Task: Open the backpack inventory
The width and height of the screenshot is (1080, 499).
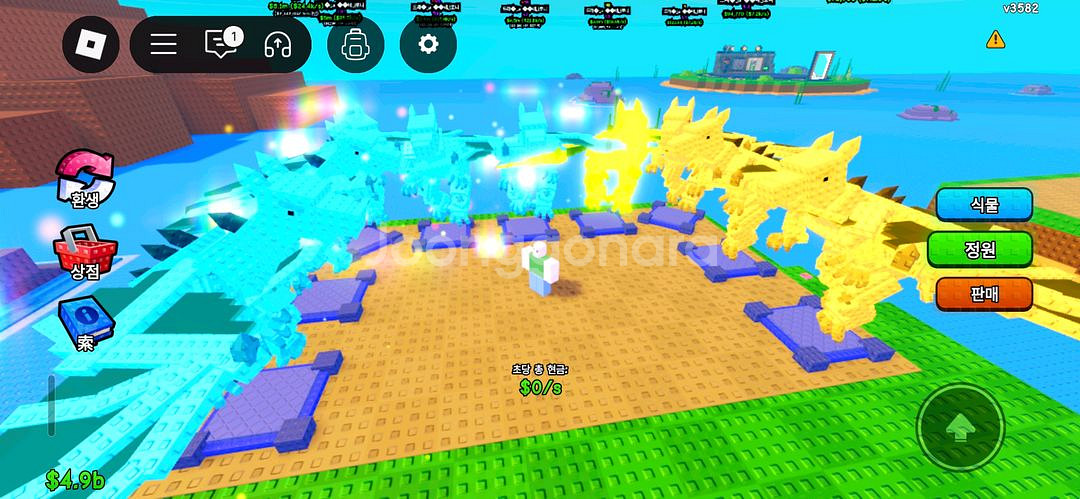Action: coord(355,44)
